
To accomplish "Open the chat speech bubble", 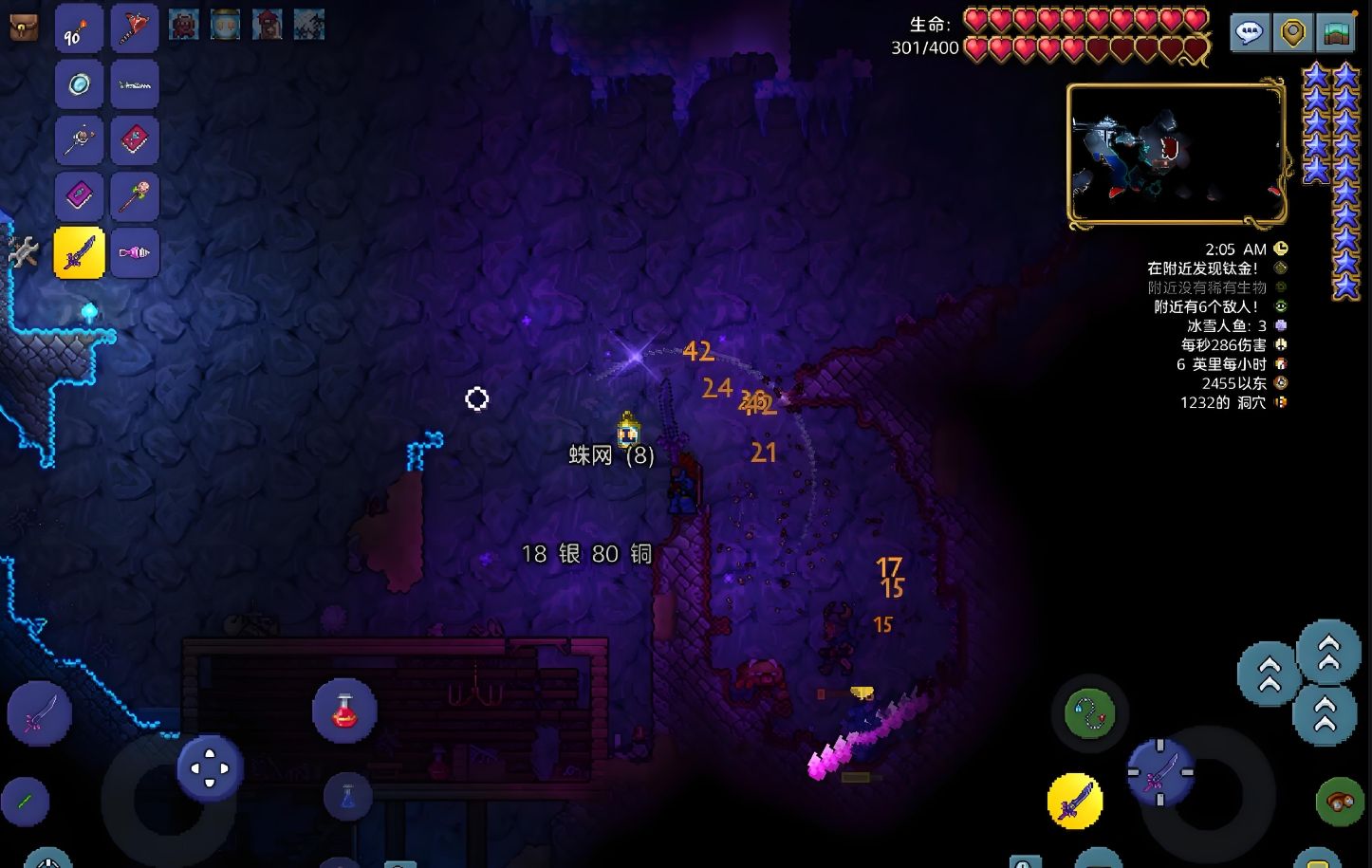I will click(1250, 32).
